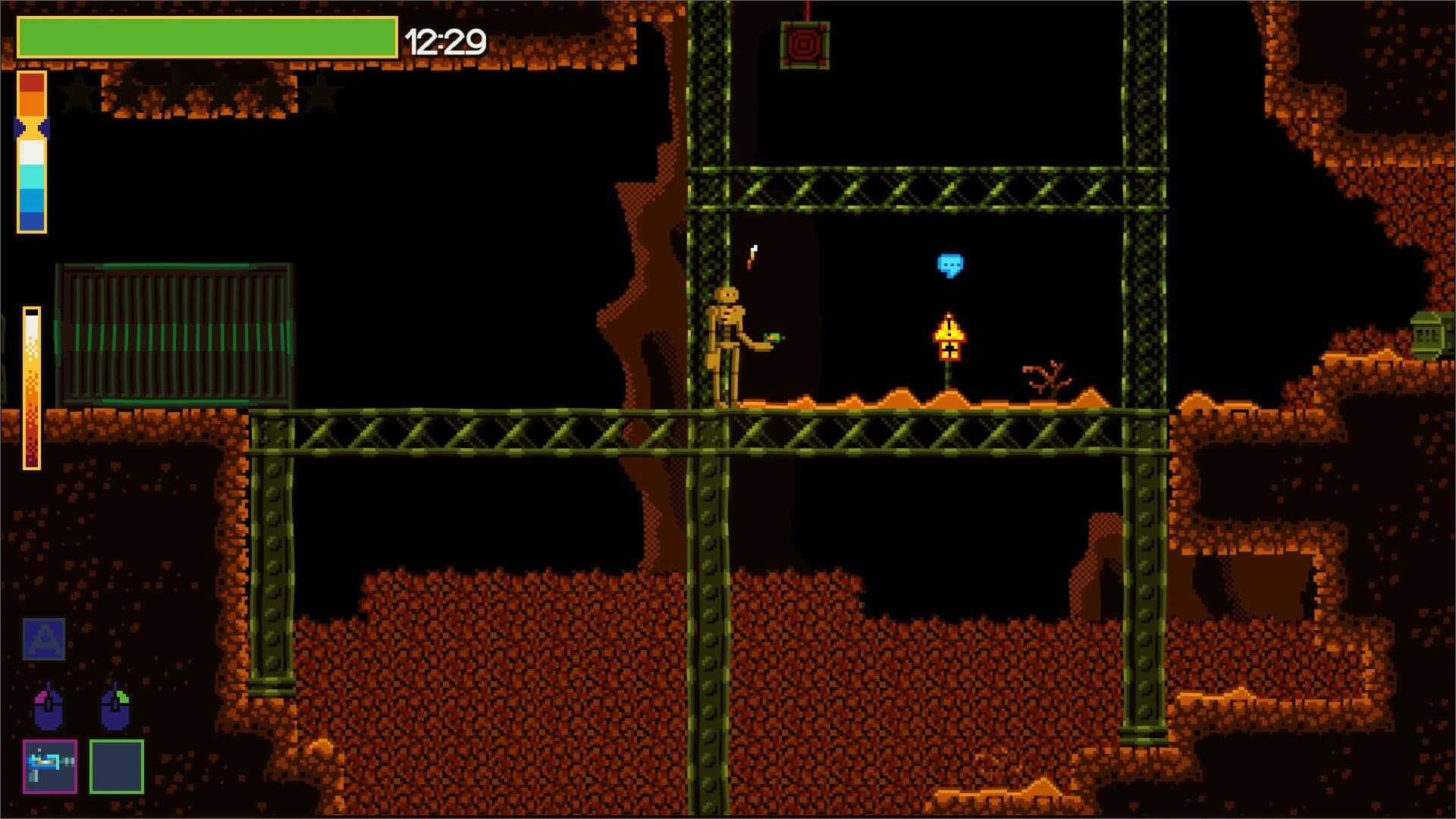Click the blue skull thought bubble
Screen dimensions: 1456x819
[952, 265]
